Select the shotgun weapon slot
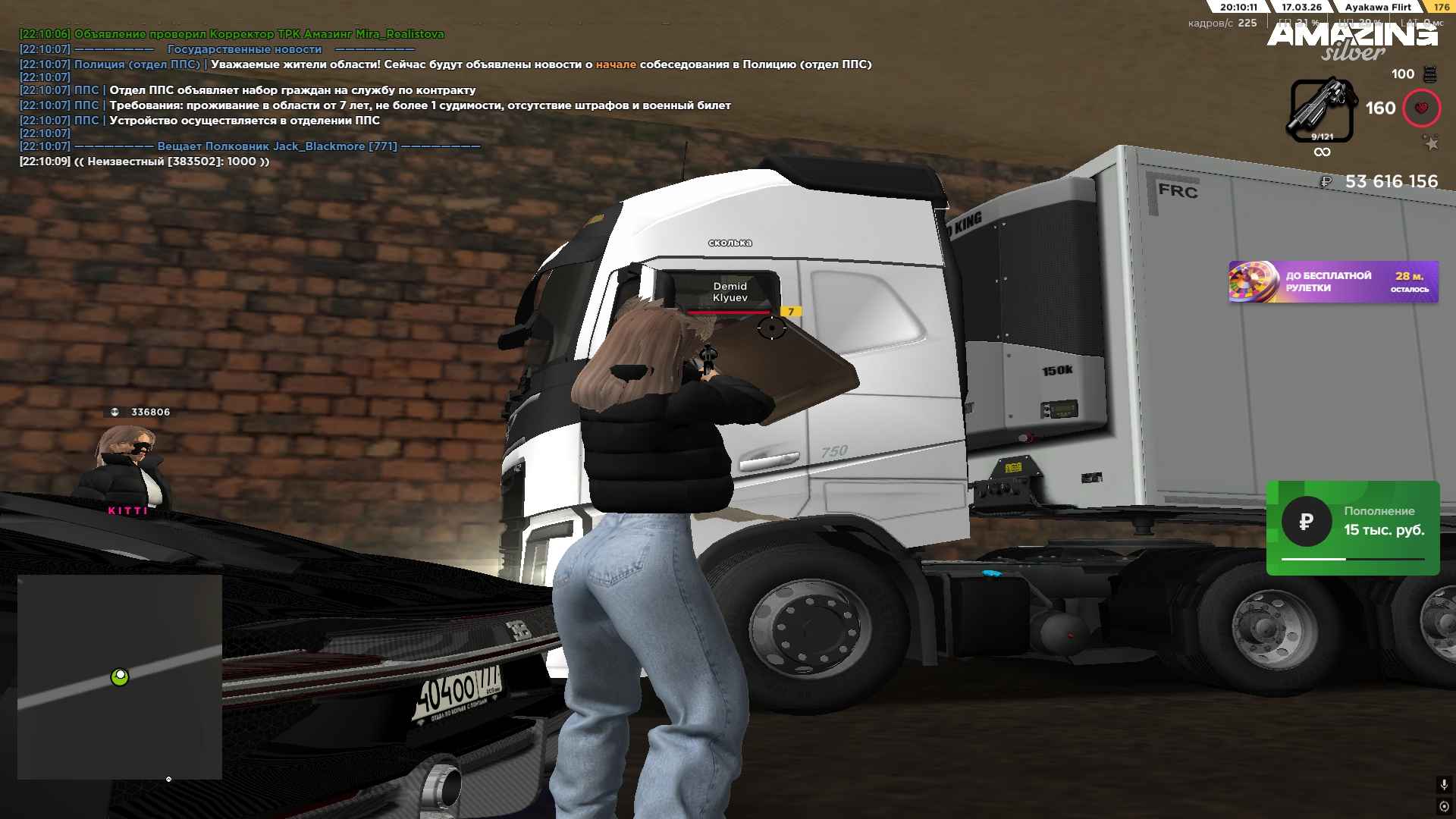The image size is (1456, 819). pyautogui.click(x=1322, y=110)
